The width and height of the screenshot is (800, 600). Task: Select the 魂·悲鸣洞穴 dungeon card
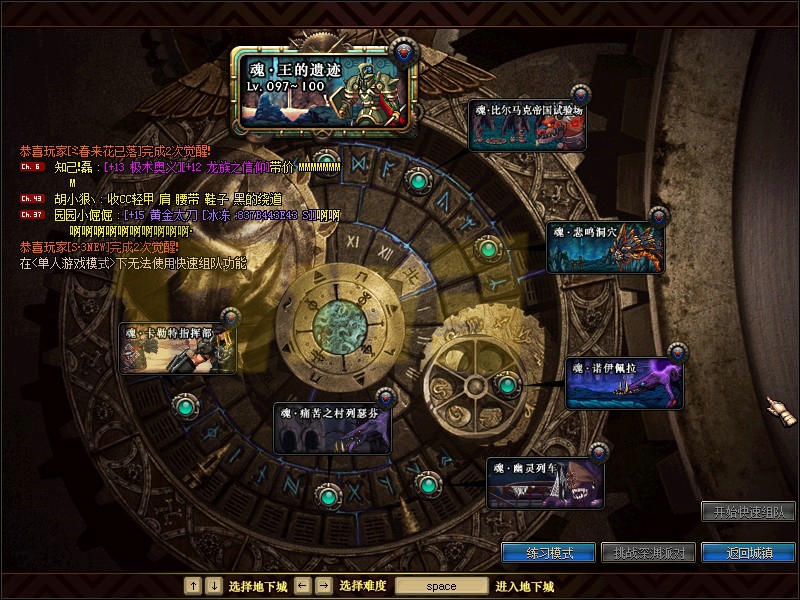(606, 247)
